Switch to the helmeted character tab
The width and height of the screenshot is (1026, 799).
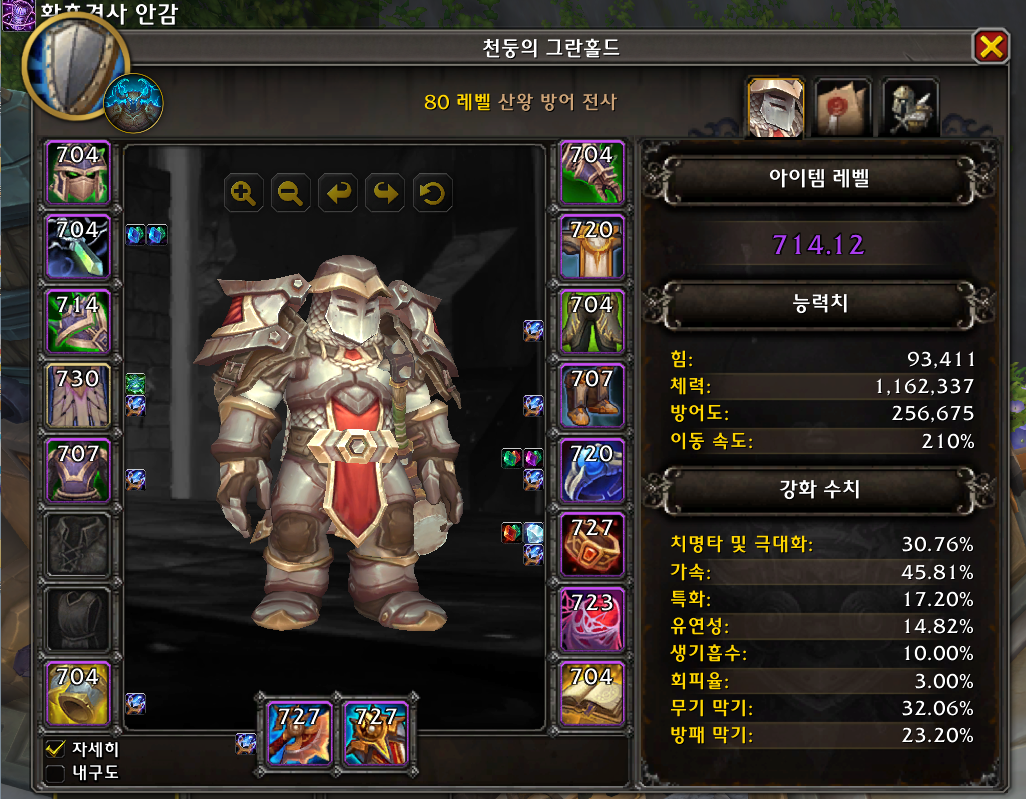point(776,107)
